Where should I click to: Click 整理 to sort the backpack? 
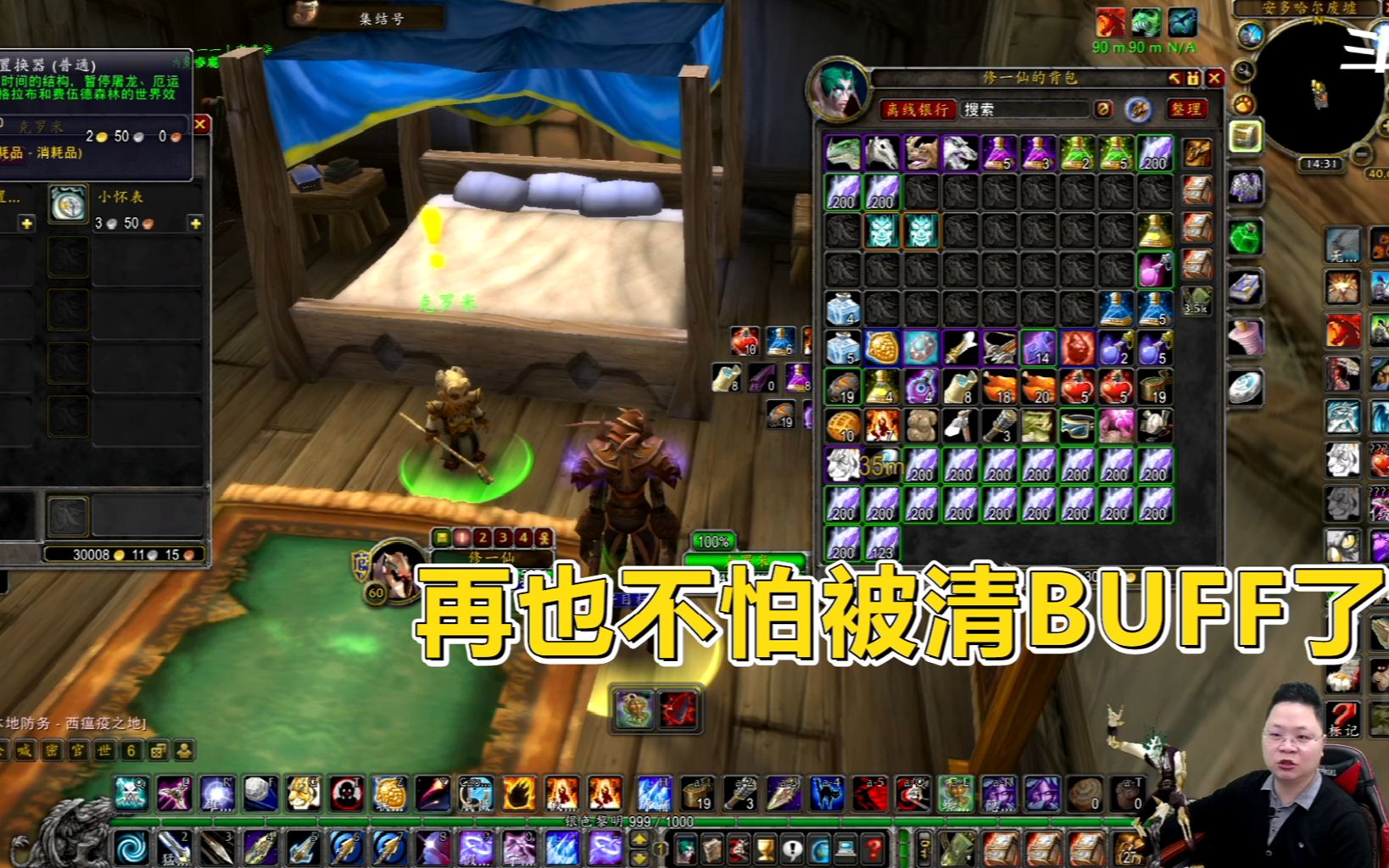coord(1188,109)
